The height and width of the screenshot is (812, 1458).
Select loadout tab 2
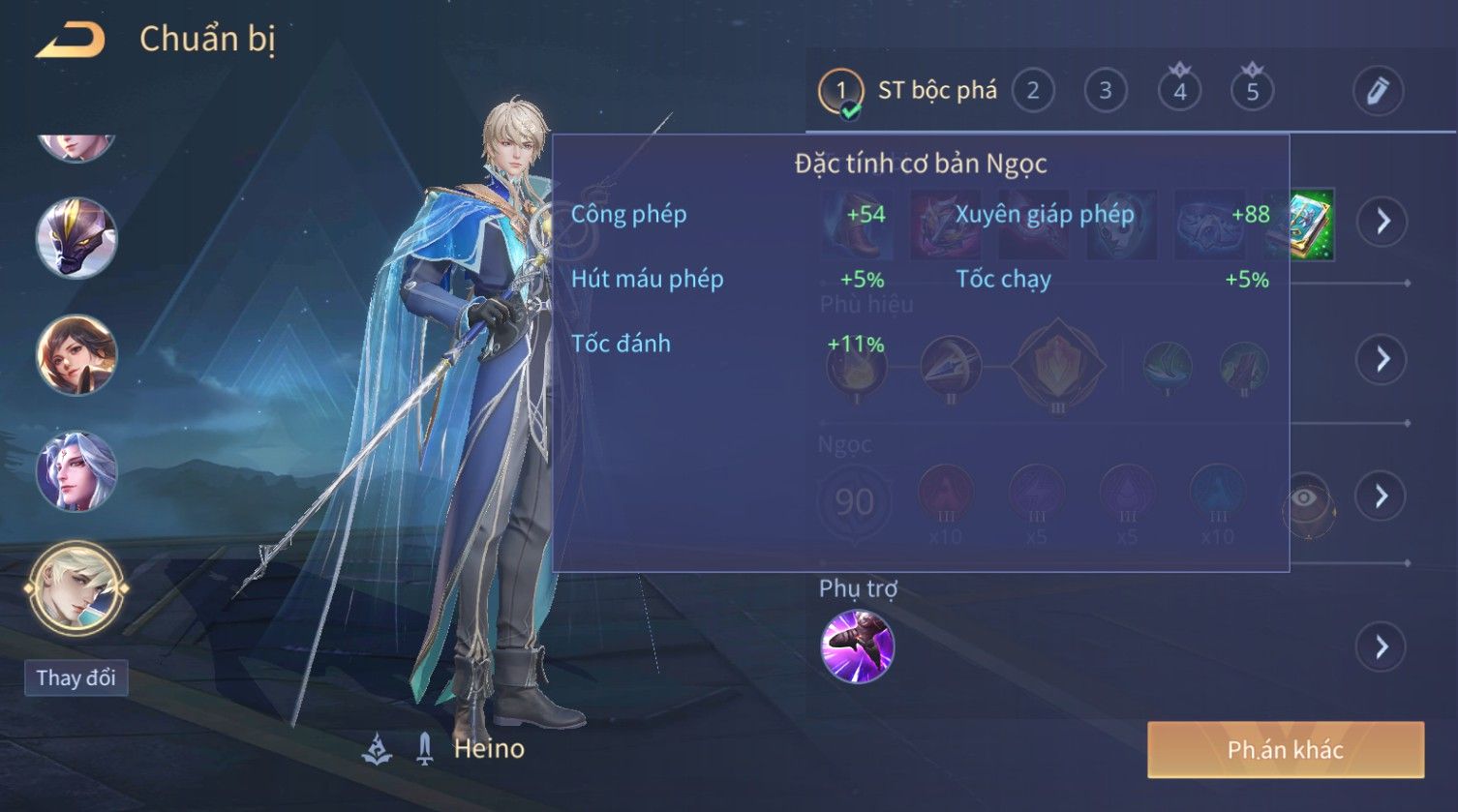pos(1033,91)
